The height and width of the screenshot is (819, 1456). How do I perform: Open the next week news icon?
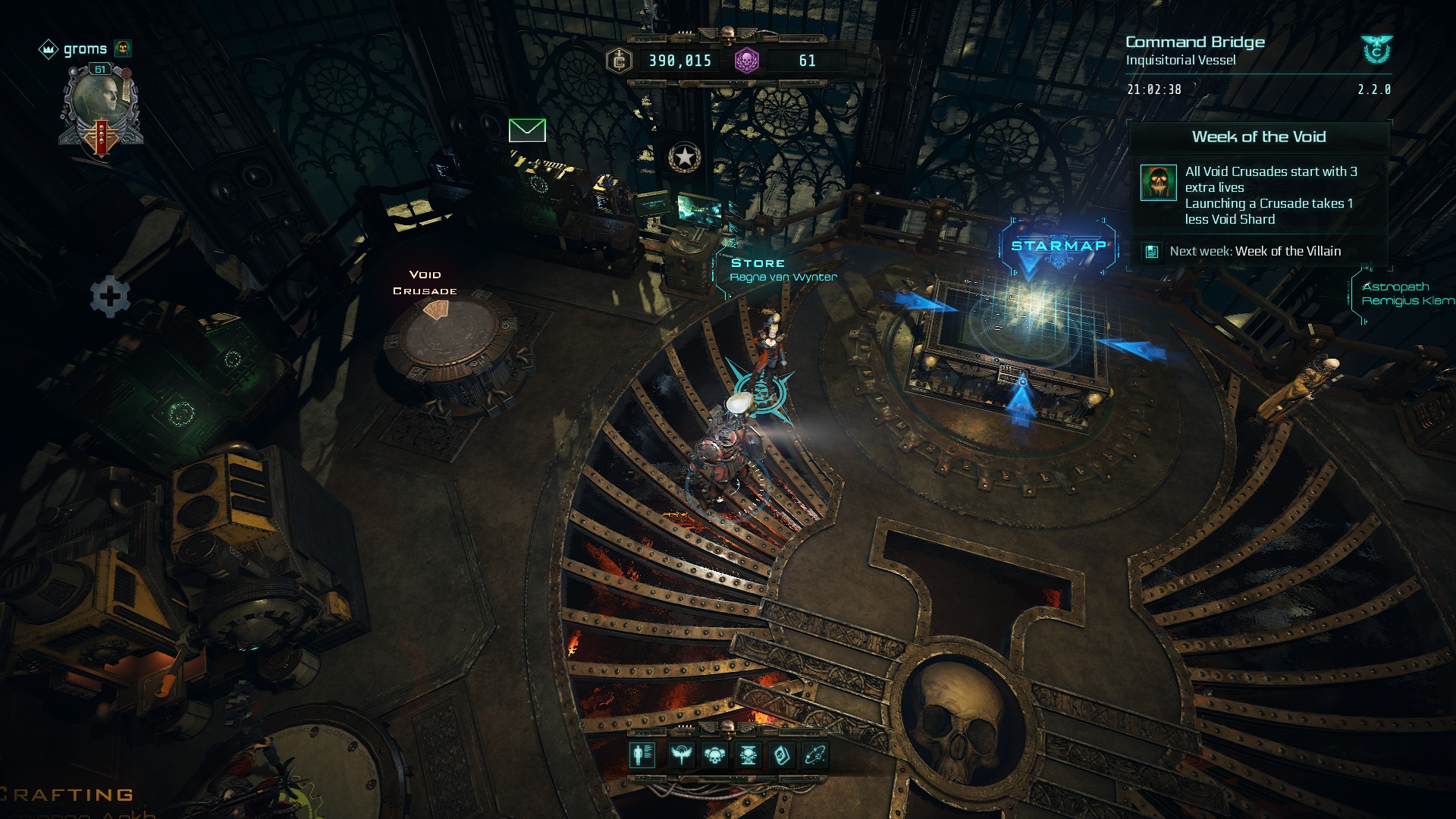(x=1152, y=252)
